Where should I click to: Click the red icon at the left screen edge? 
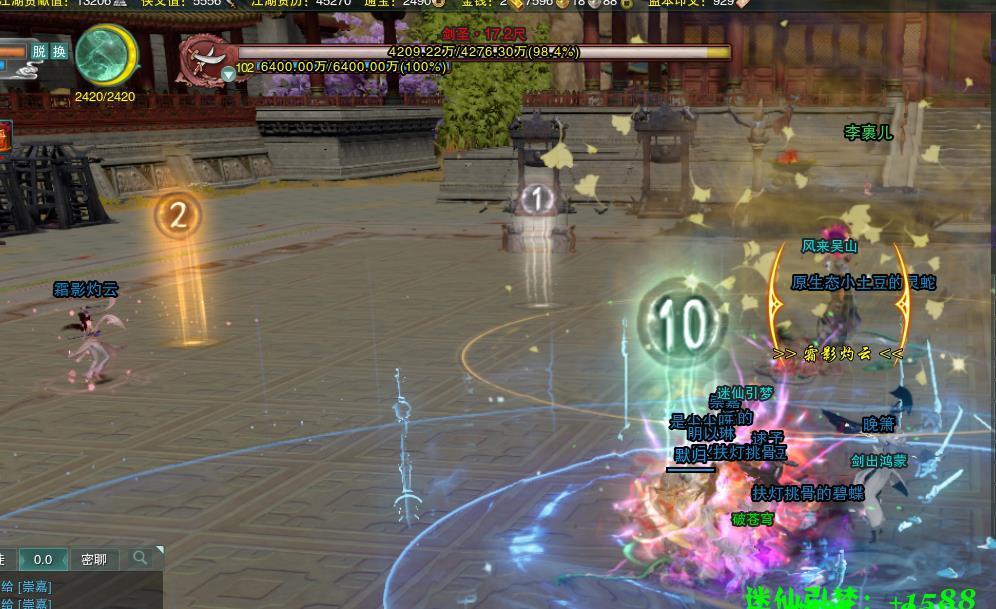tap(5, 137)
